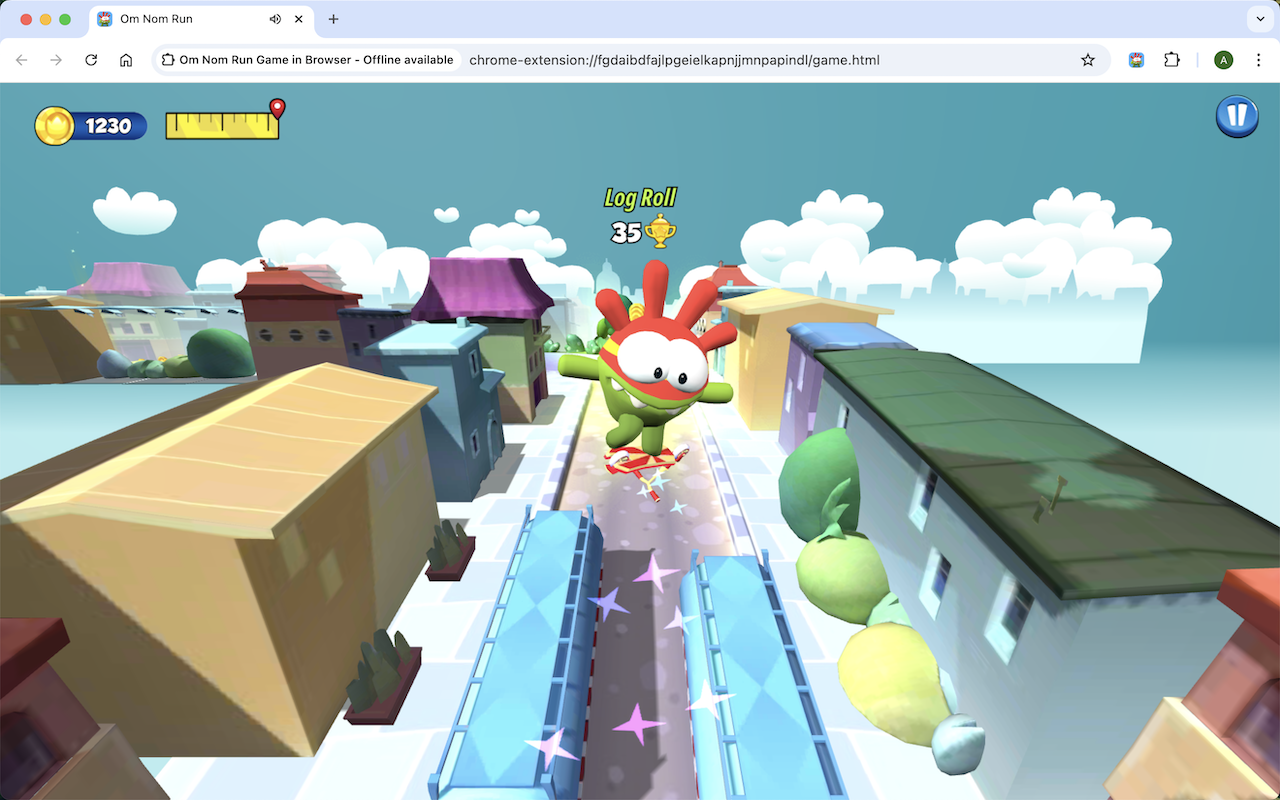This screenshot has height=800, width=1280.
Task: Go to the browser home page
Action: (x=126, y=60)
